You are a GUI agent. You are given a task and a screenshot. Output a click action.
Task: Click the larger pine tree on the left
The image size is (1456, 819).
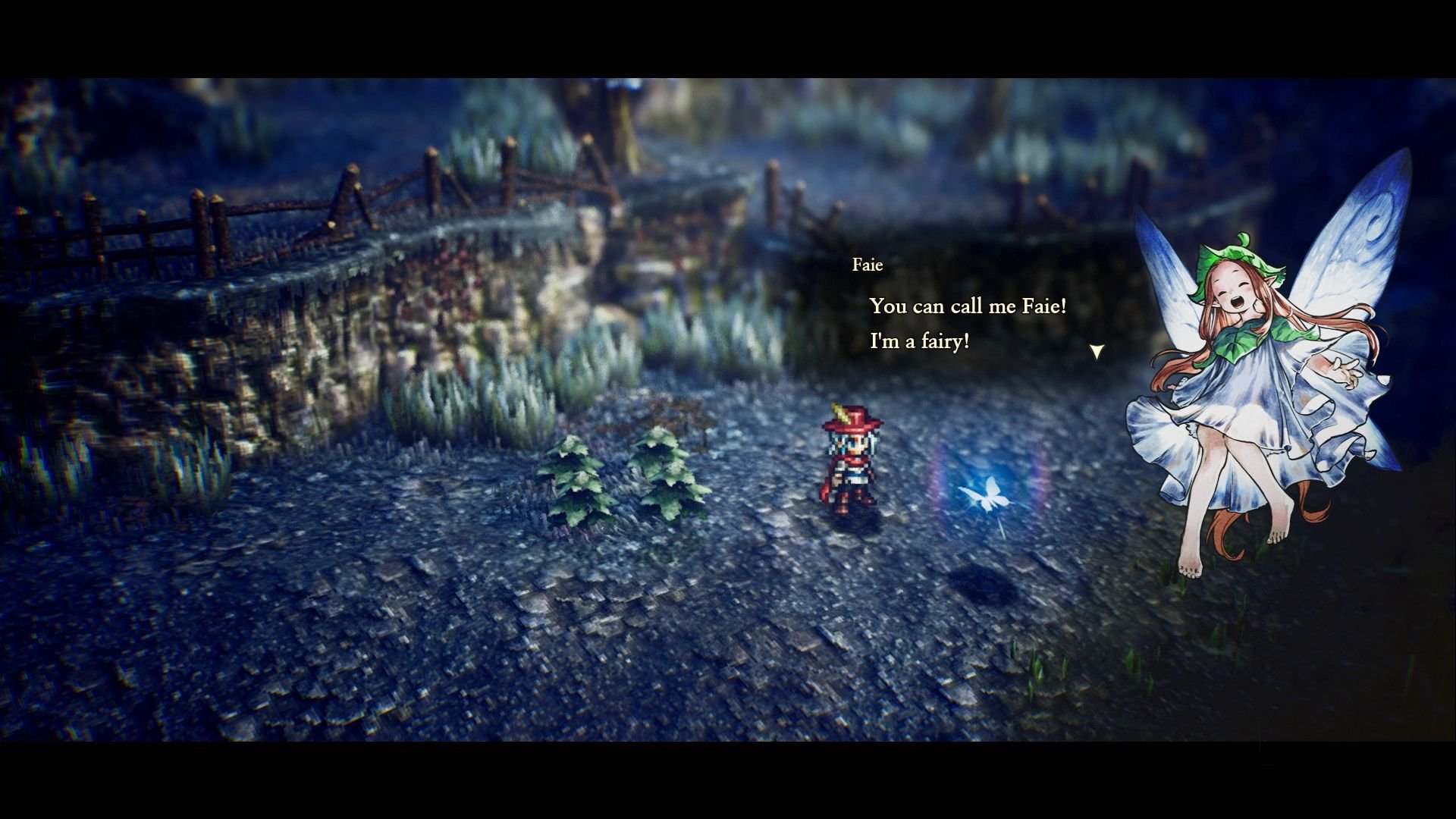576,478
